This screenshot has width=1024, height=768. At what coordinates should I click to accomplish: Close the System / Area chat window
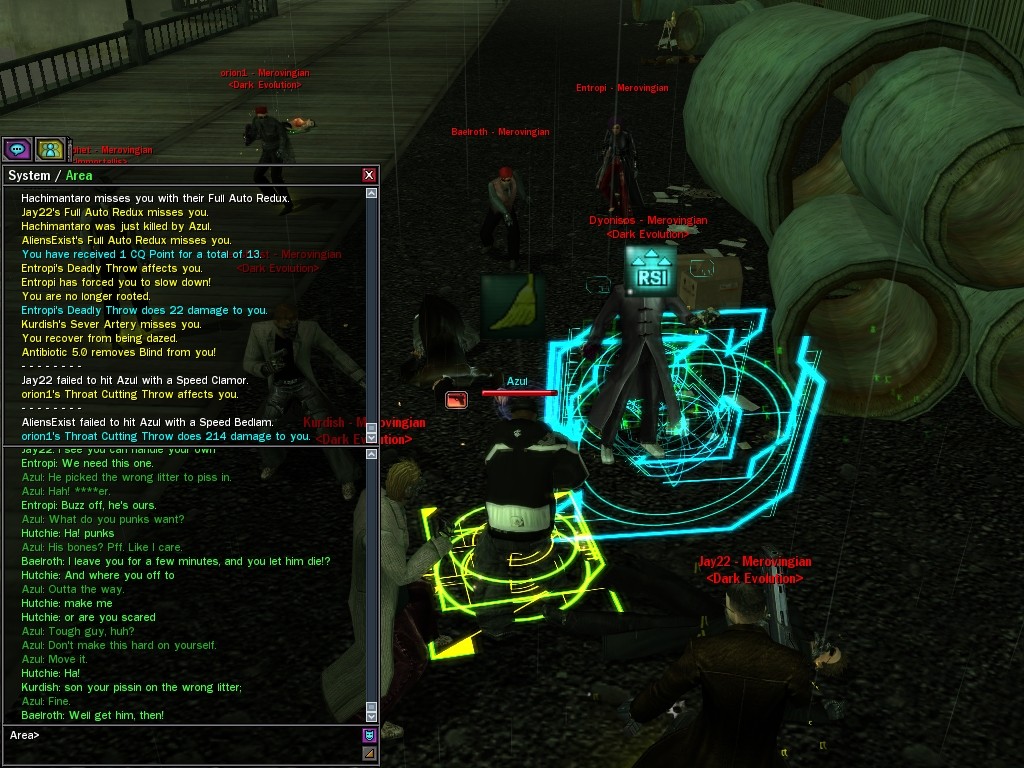point(369,176)
